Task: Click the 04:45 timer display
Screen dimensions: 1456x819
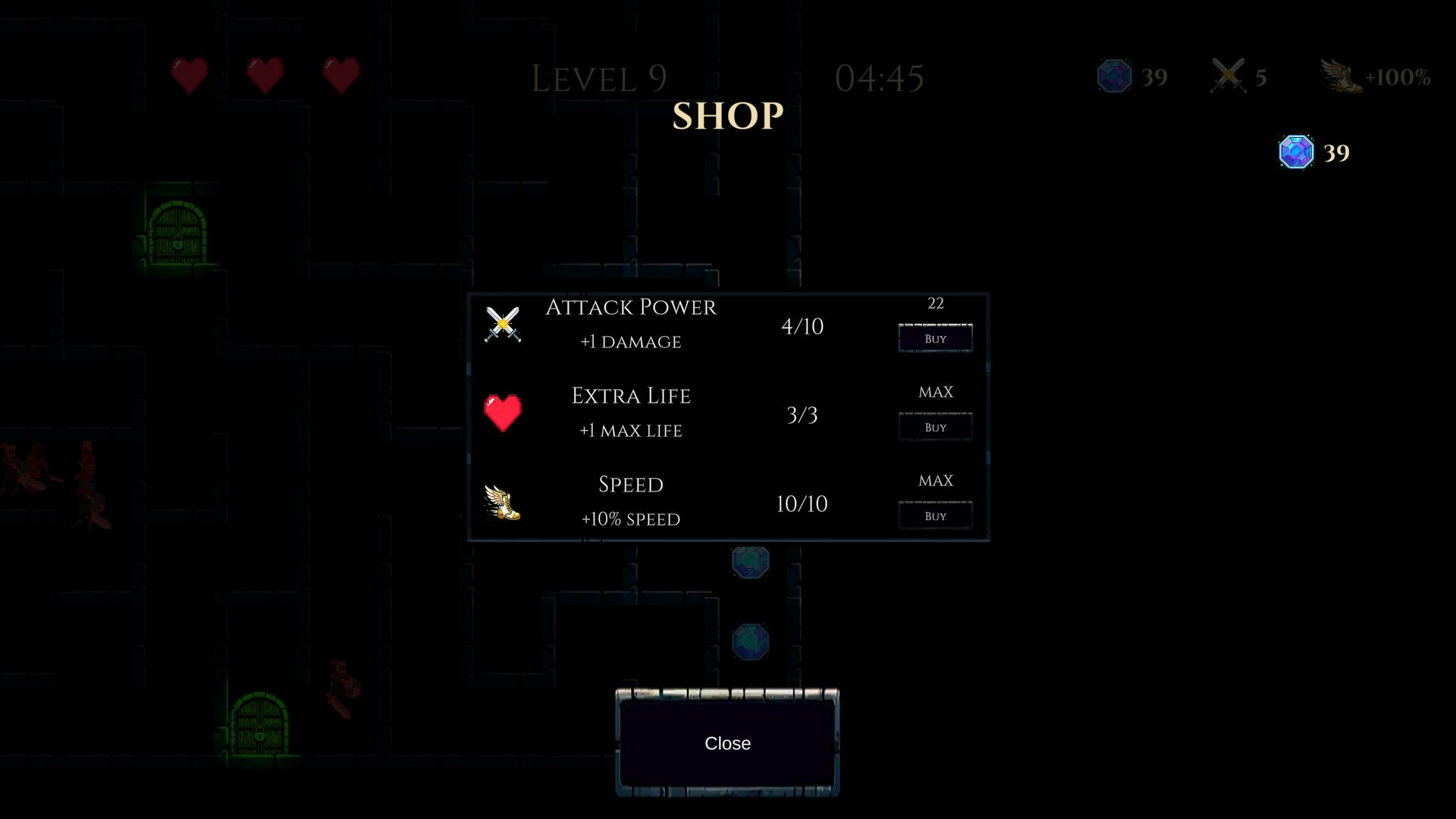Action: pos(880,78)
